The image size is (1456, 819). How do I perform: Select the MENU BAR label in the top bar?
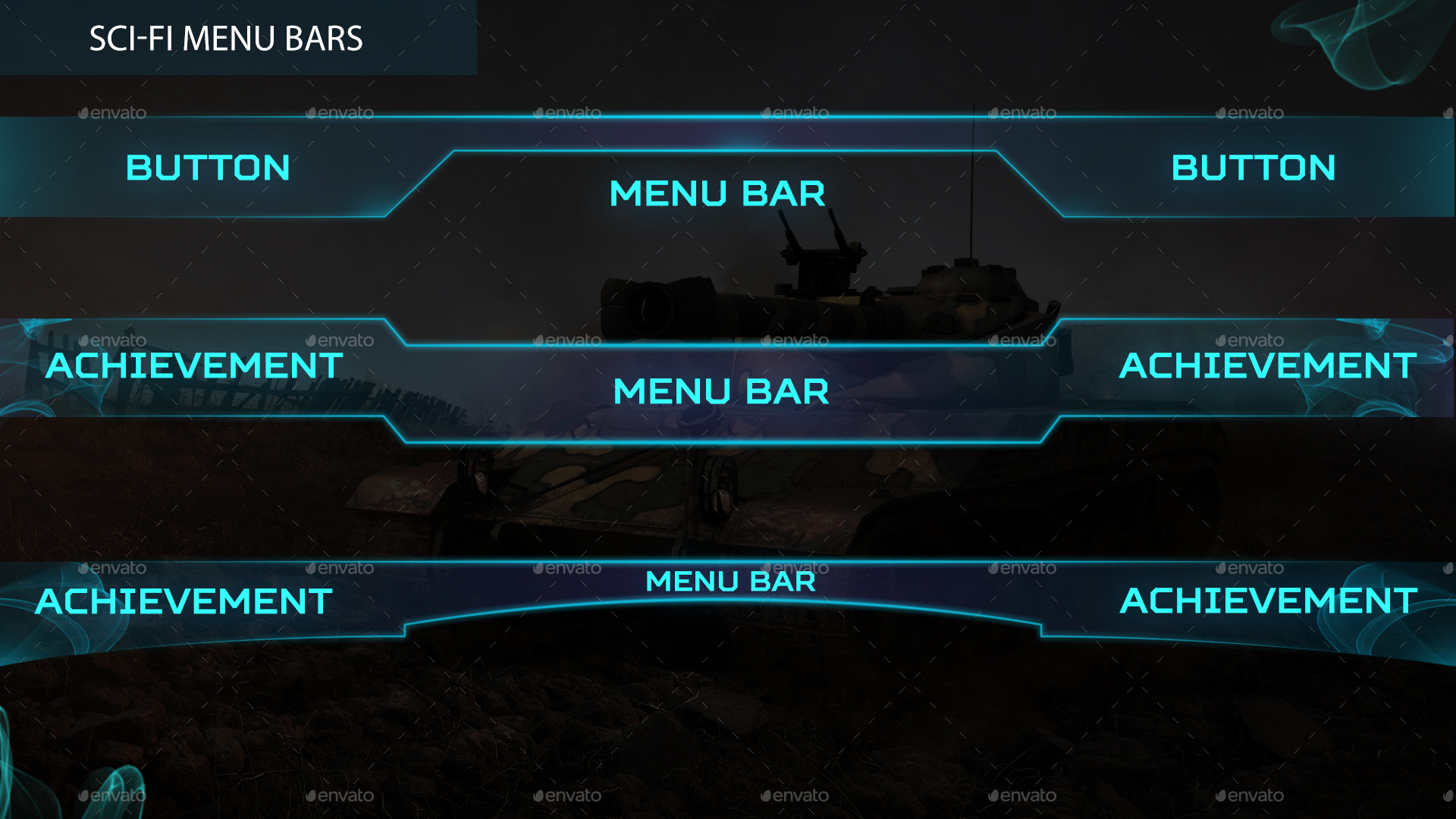(x=717, y=195)
